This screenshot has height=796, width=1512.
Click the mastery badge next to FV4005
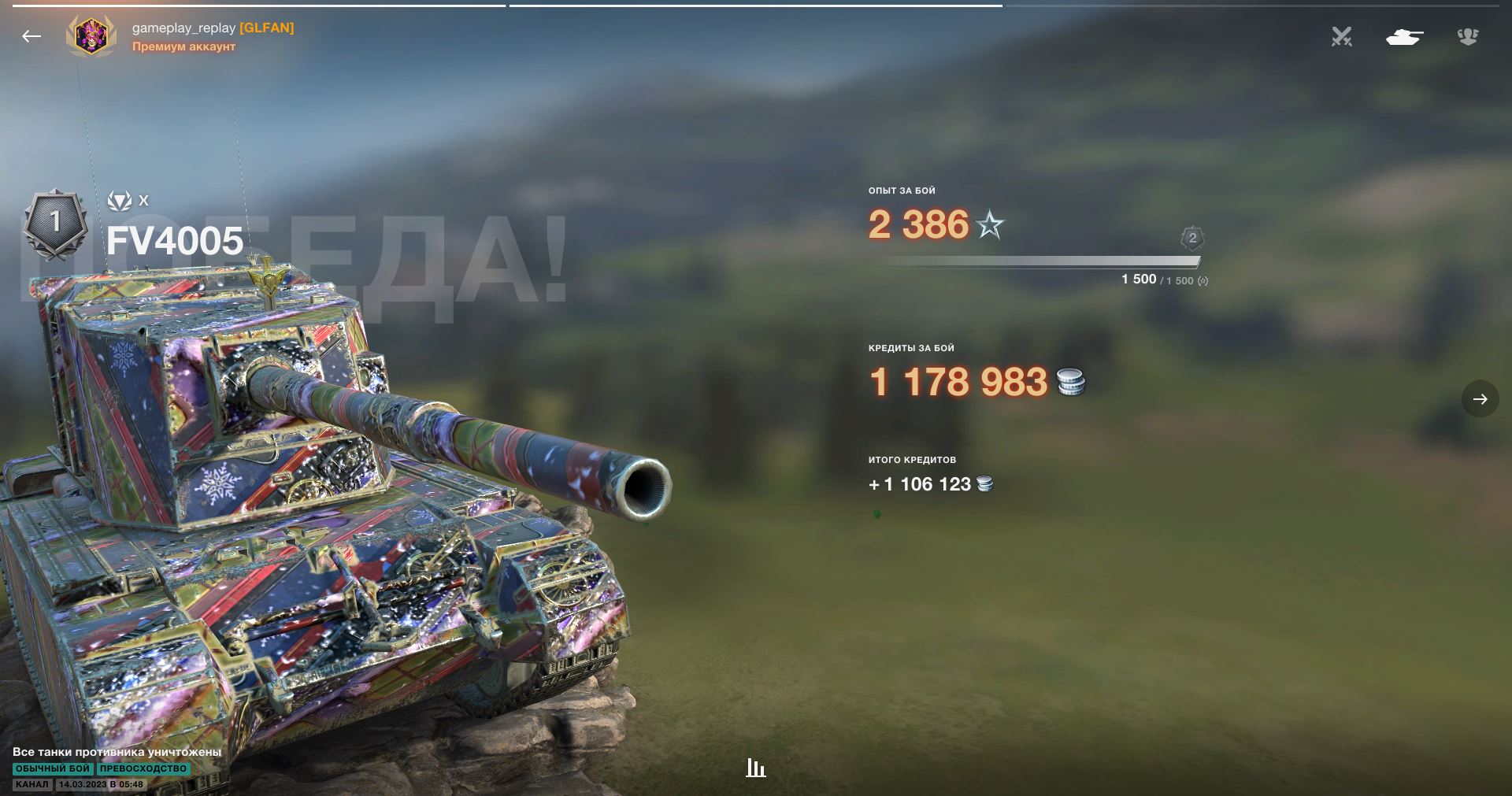[55, 224]
